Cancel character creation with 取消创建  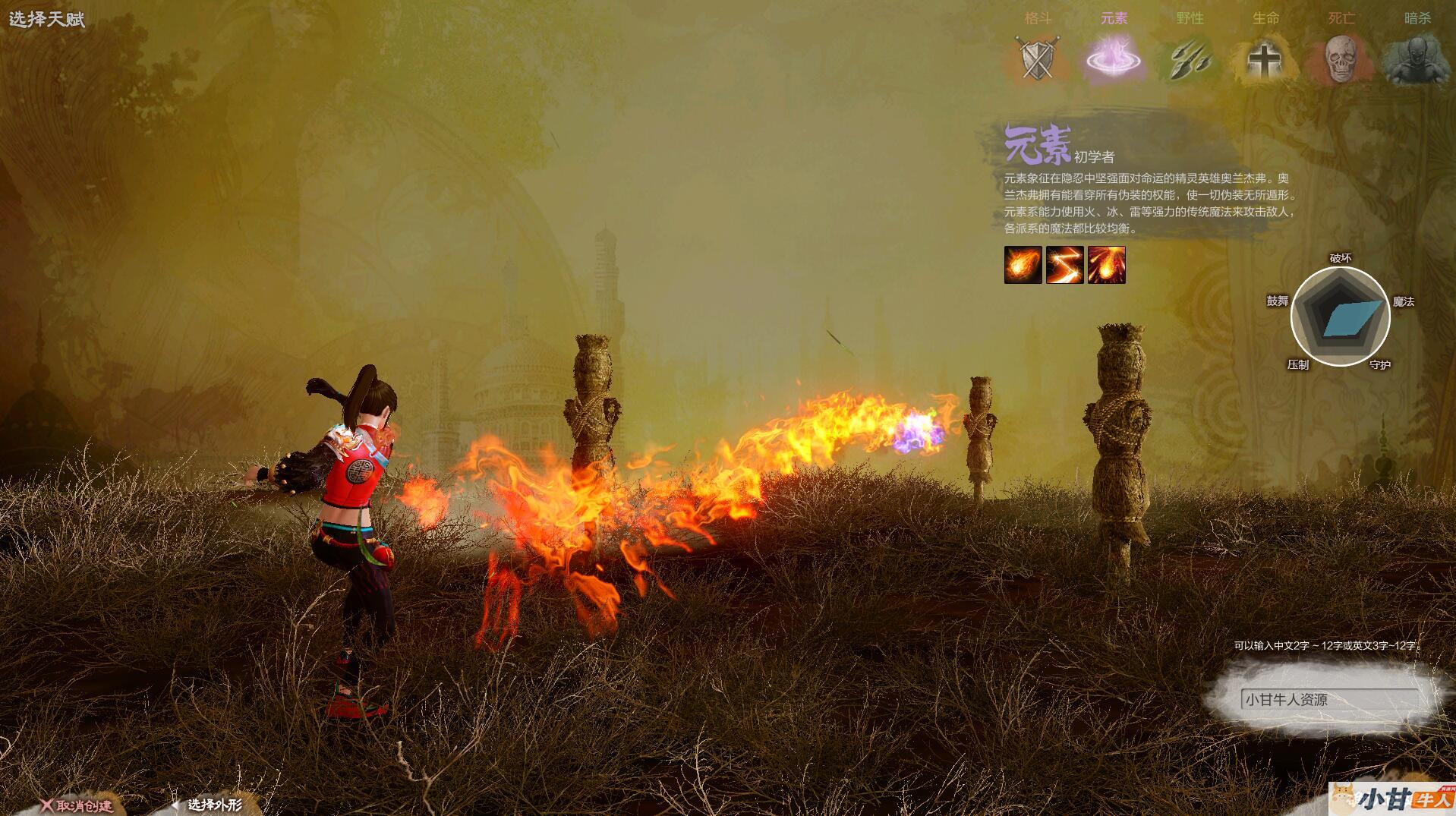(x=77, y=805)
